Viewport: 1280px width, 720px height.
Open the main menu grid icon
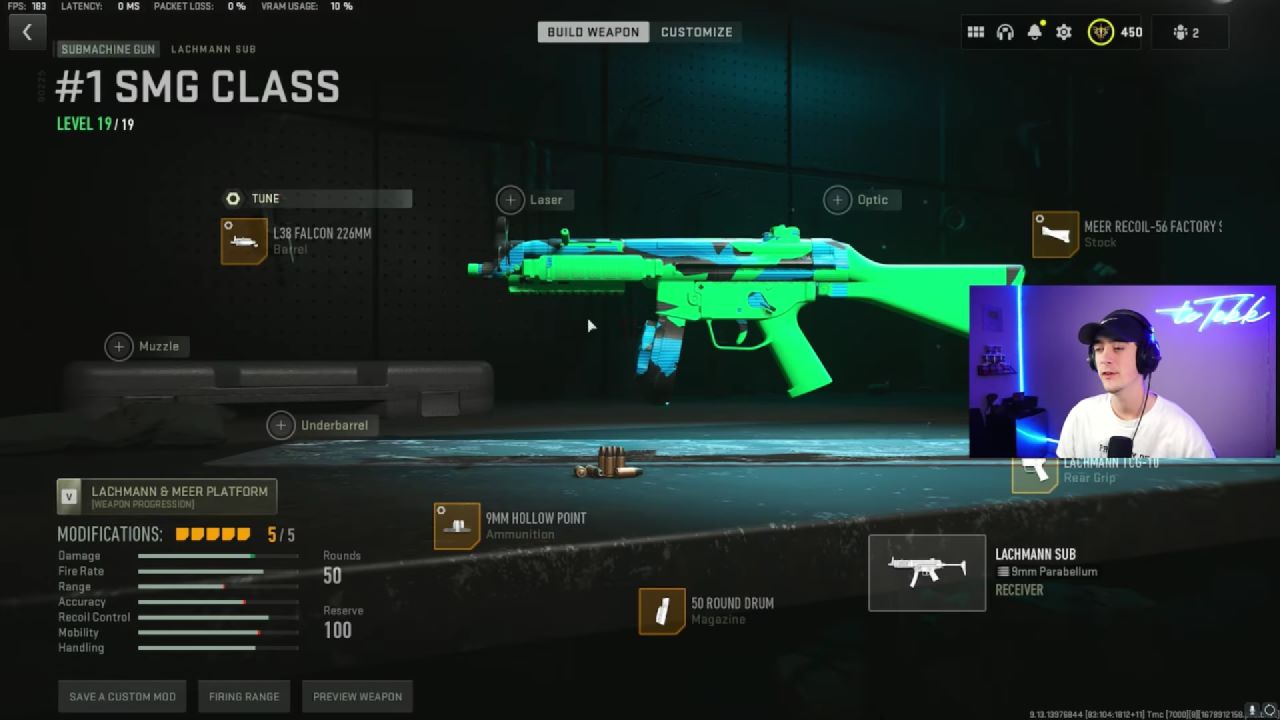tap(976, 31)
